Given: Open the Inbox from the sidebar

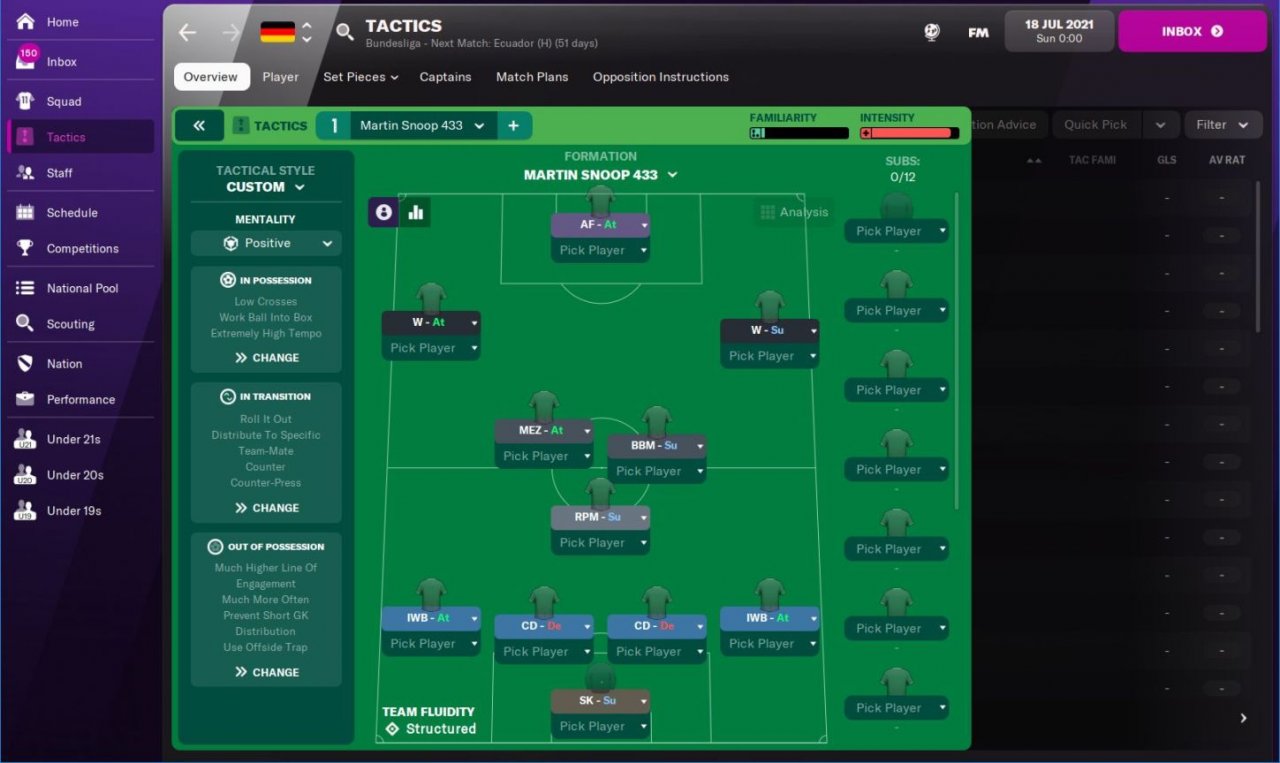Looking at the screenshot, I should 61,62.
